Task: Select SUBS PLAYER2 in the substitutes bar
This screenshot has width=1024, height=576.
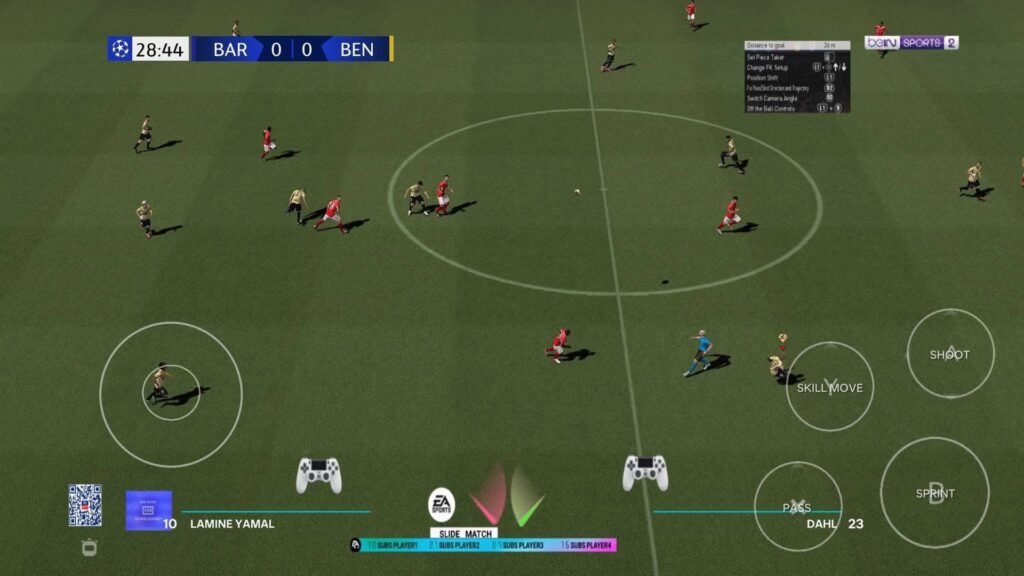Action: pyautogui.click(x=457, y=545)
